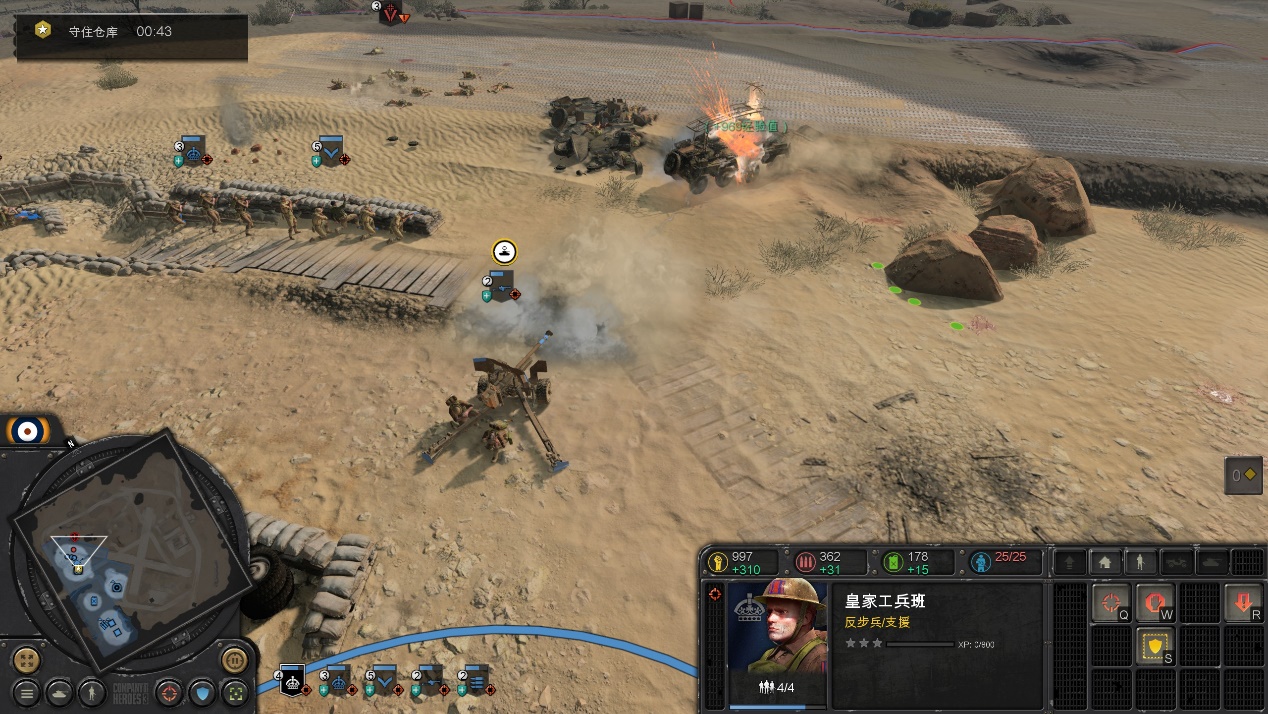Use the attack-move crosshair command

pos(1110,603)
